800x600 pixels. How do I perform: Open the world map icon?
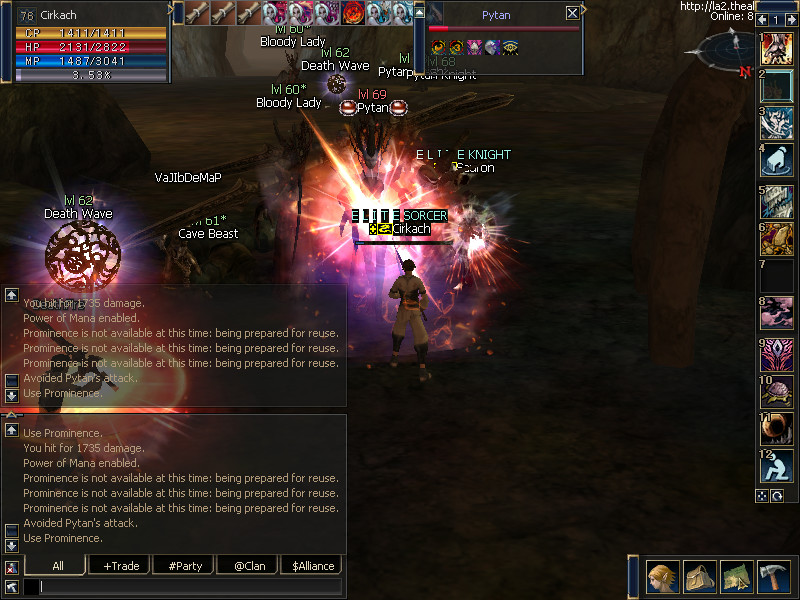735,576
